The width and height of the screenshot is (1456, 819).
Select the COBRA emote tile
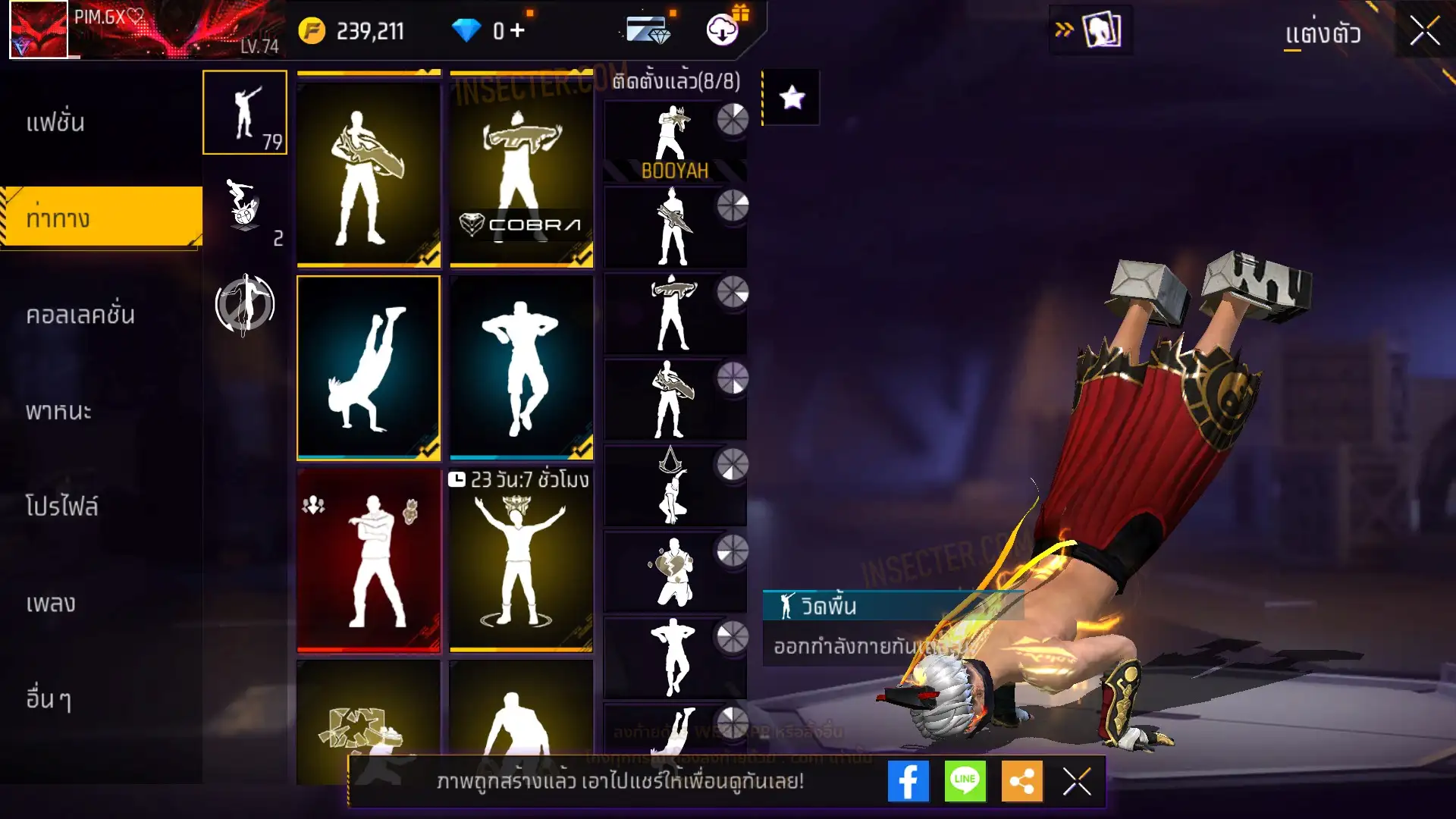point(522,170)
